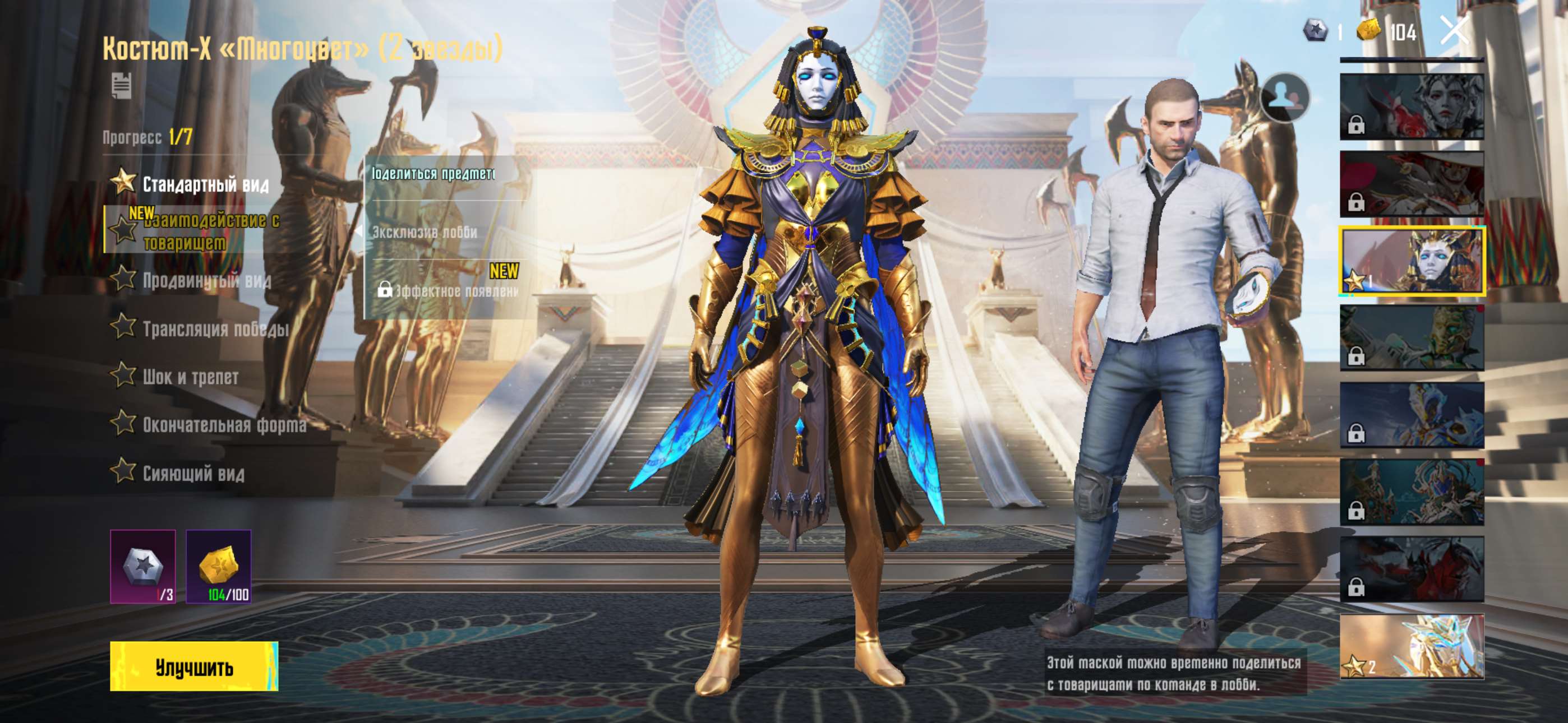Click the yellow Улучшить upgrade button
Viewport: 1568px width, 723px height.
(193, 666)
